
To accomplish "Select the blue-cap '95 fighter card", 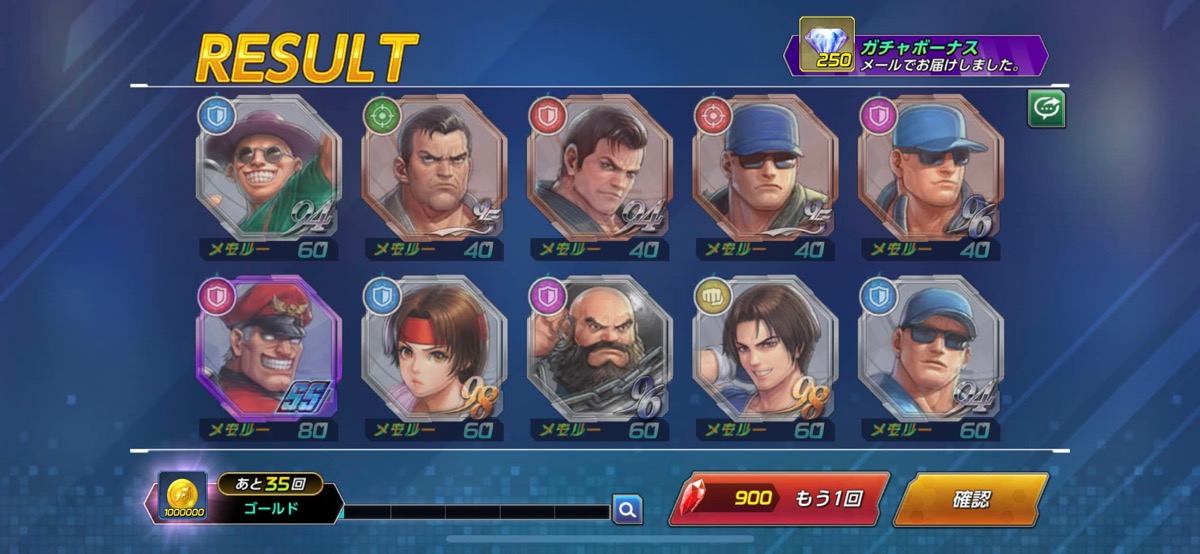I will (x=766, y=168).
